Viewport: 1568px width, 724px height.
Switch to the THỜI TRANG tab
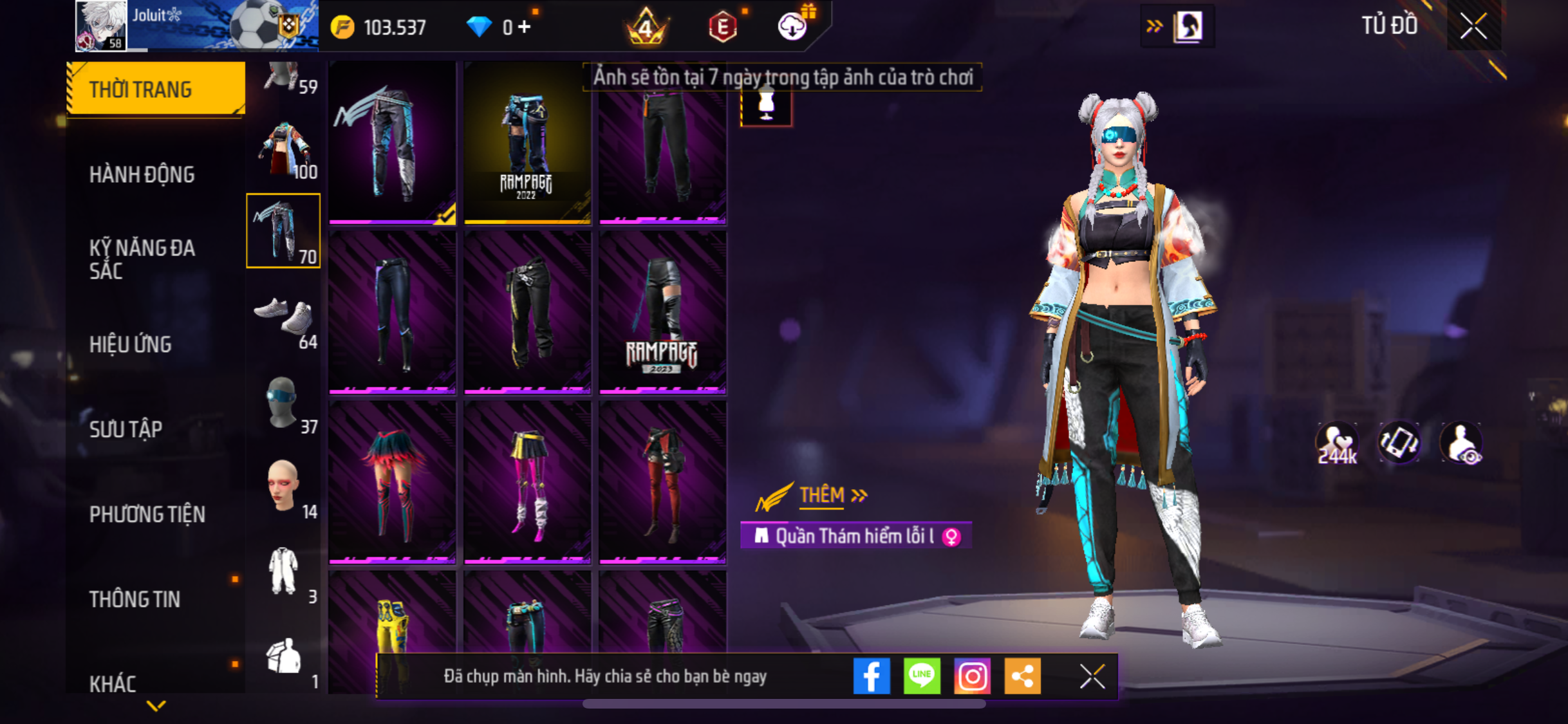pos(154,89)
